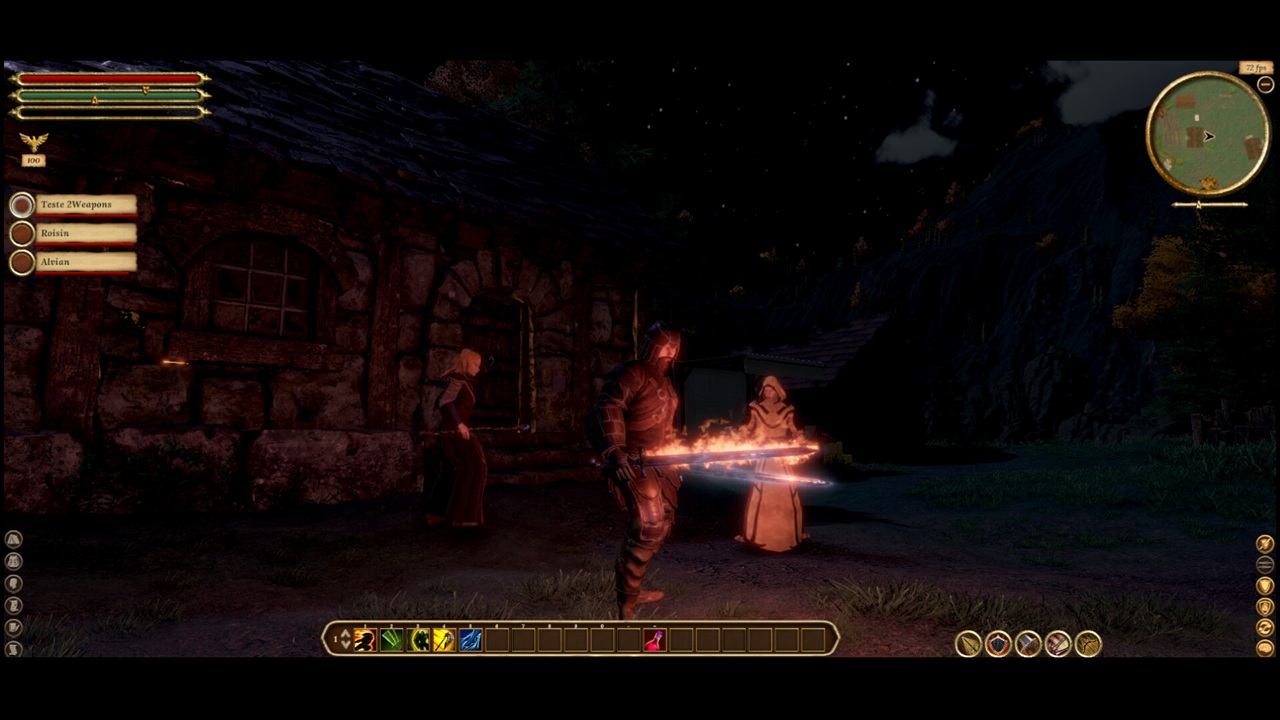Open the character head profile icon

tap(14, 583)
